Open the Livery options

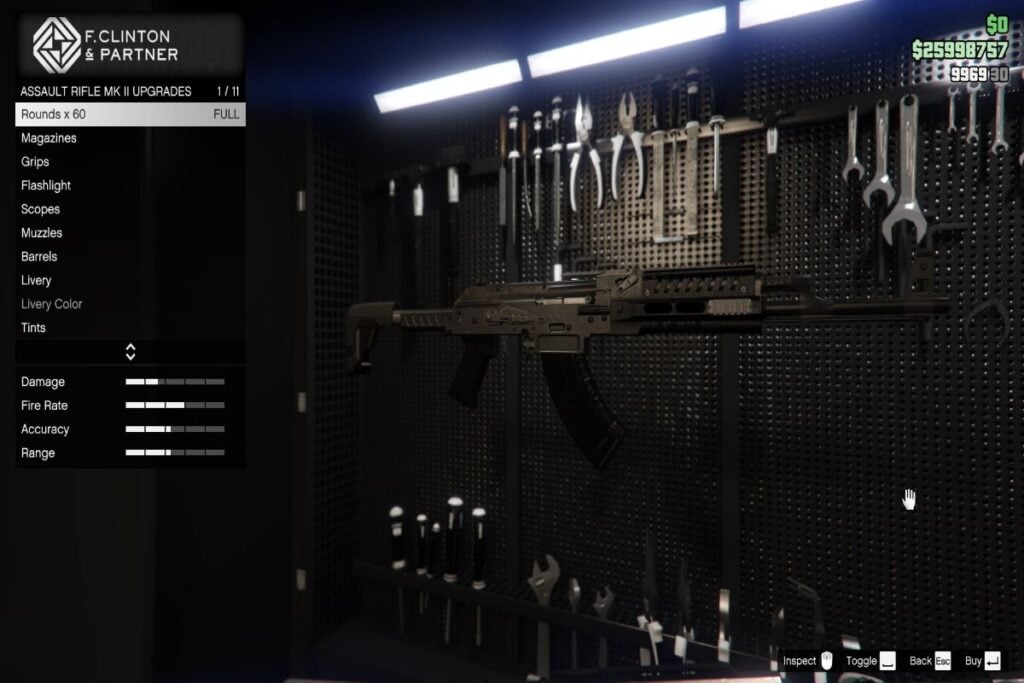[x=130, y=281]
